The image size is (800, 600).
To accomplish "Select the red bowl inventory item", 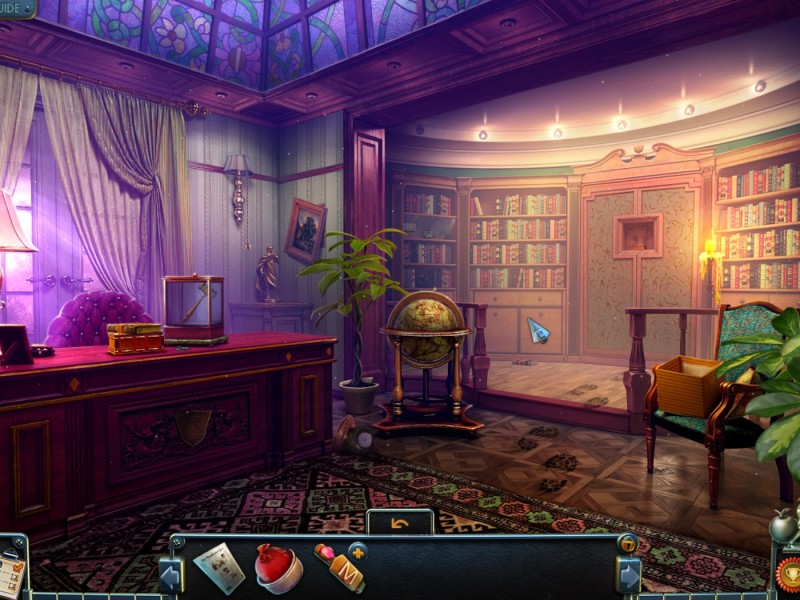I will [x=279, y=567].
